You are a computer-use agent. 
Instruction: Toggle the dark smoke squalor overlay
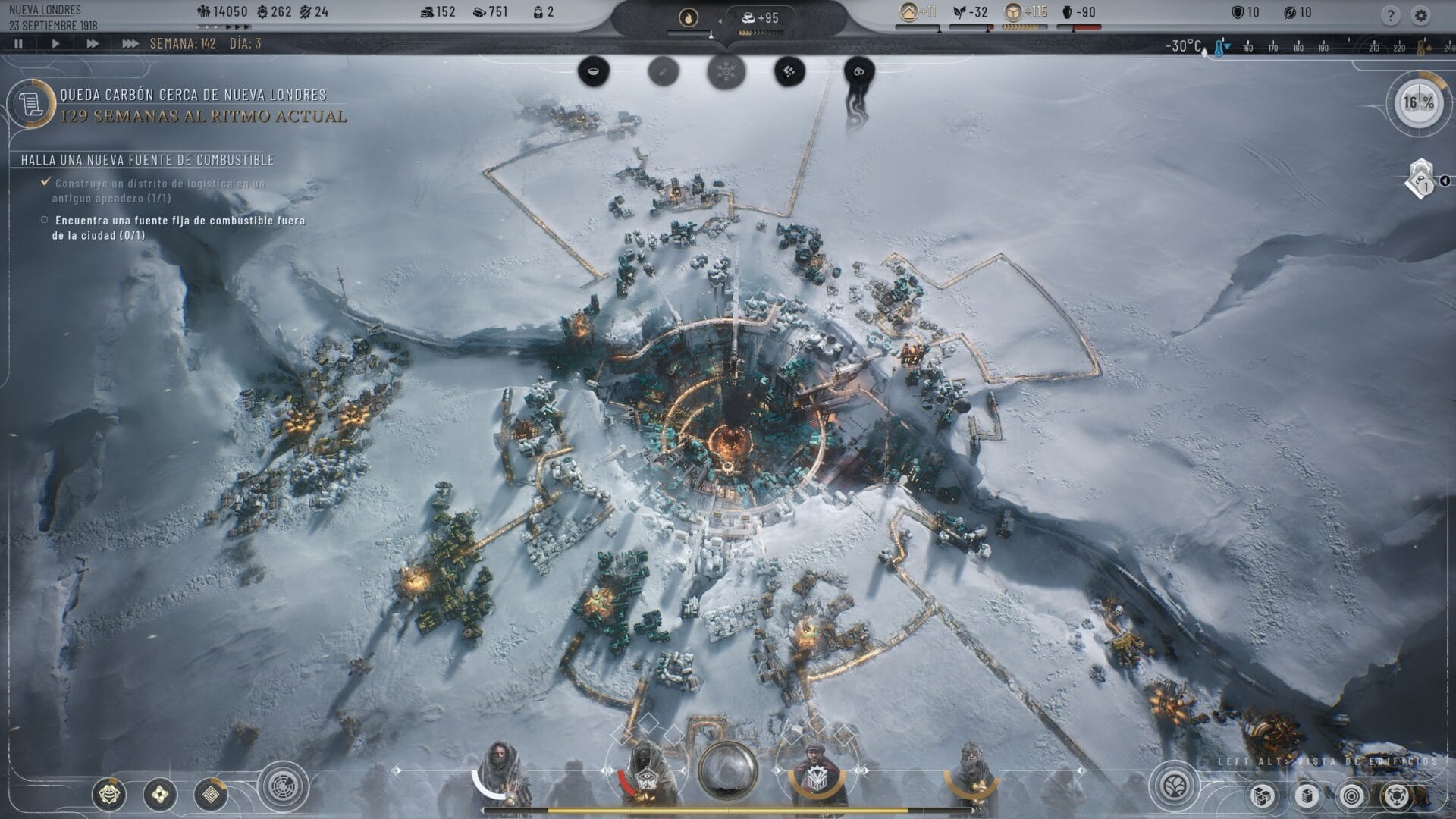point(858,71)
